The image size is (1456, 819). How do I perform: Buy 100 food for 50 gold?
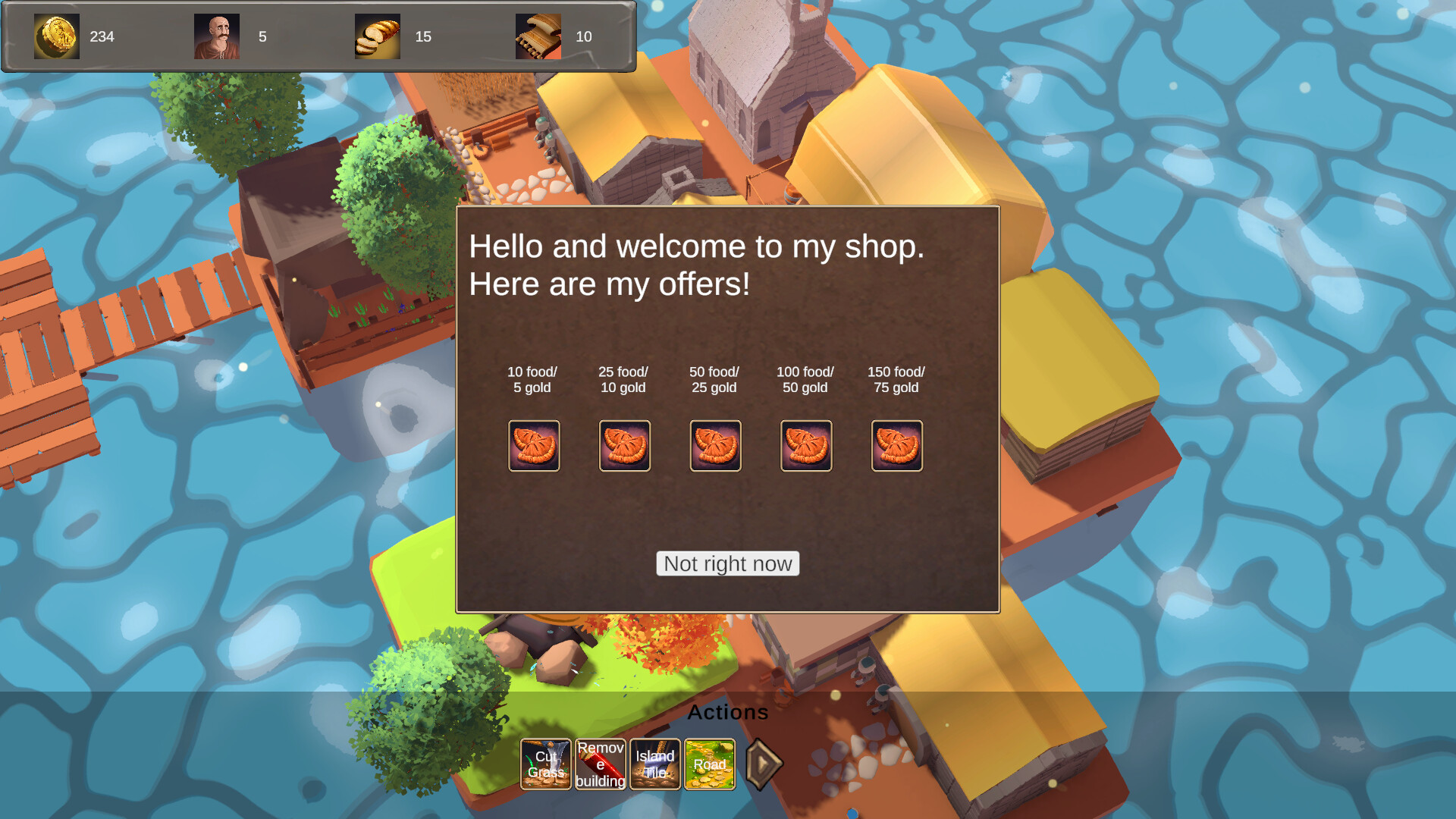click(x=806, y=446)
